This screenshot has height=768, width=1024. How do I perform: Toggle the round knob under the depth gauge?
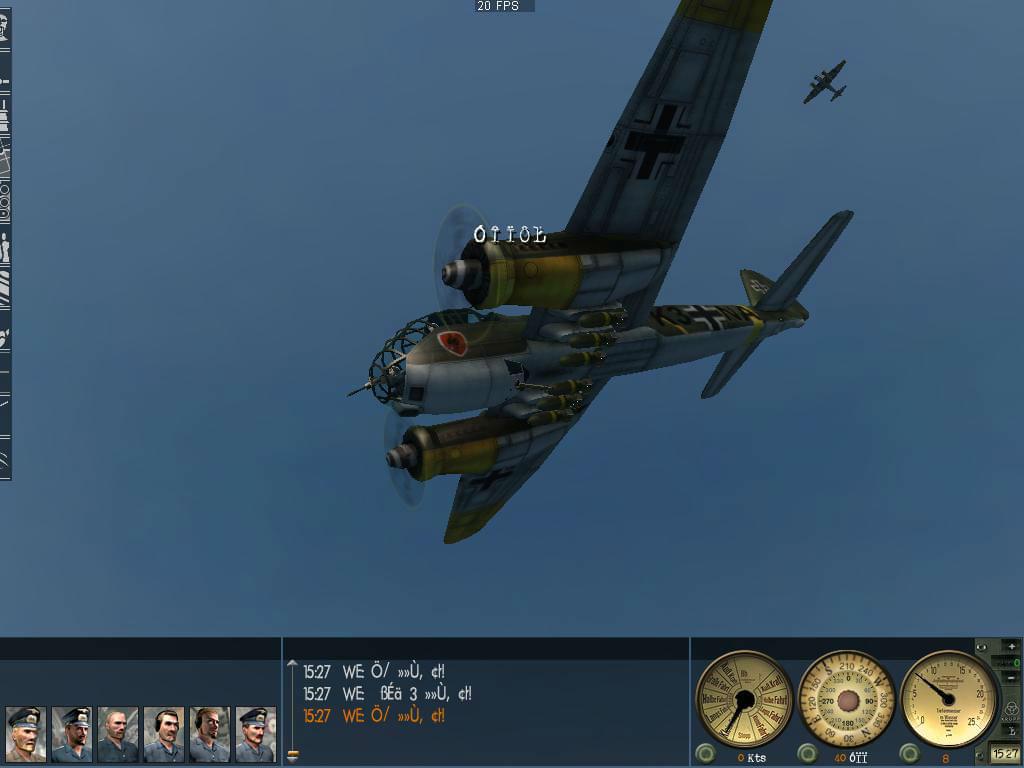click(910, 754)
